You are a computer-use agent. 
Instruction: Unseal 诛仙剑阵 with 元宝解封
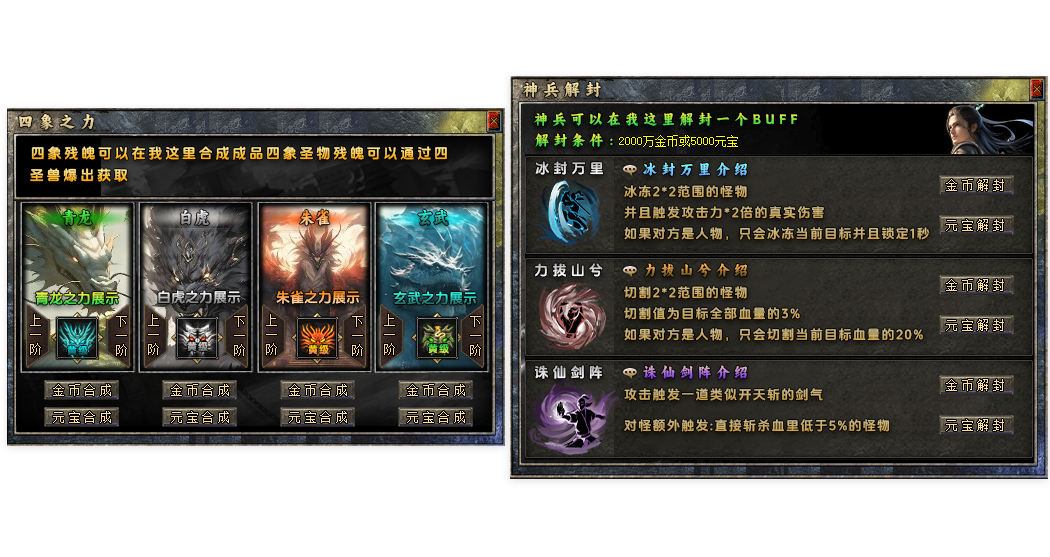pos(976,425)
